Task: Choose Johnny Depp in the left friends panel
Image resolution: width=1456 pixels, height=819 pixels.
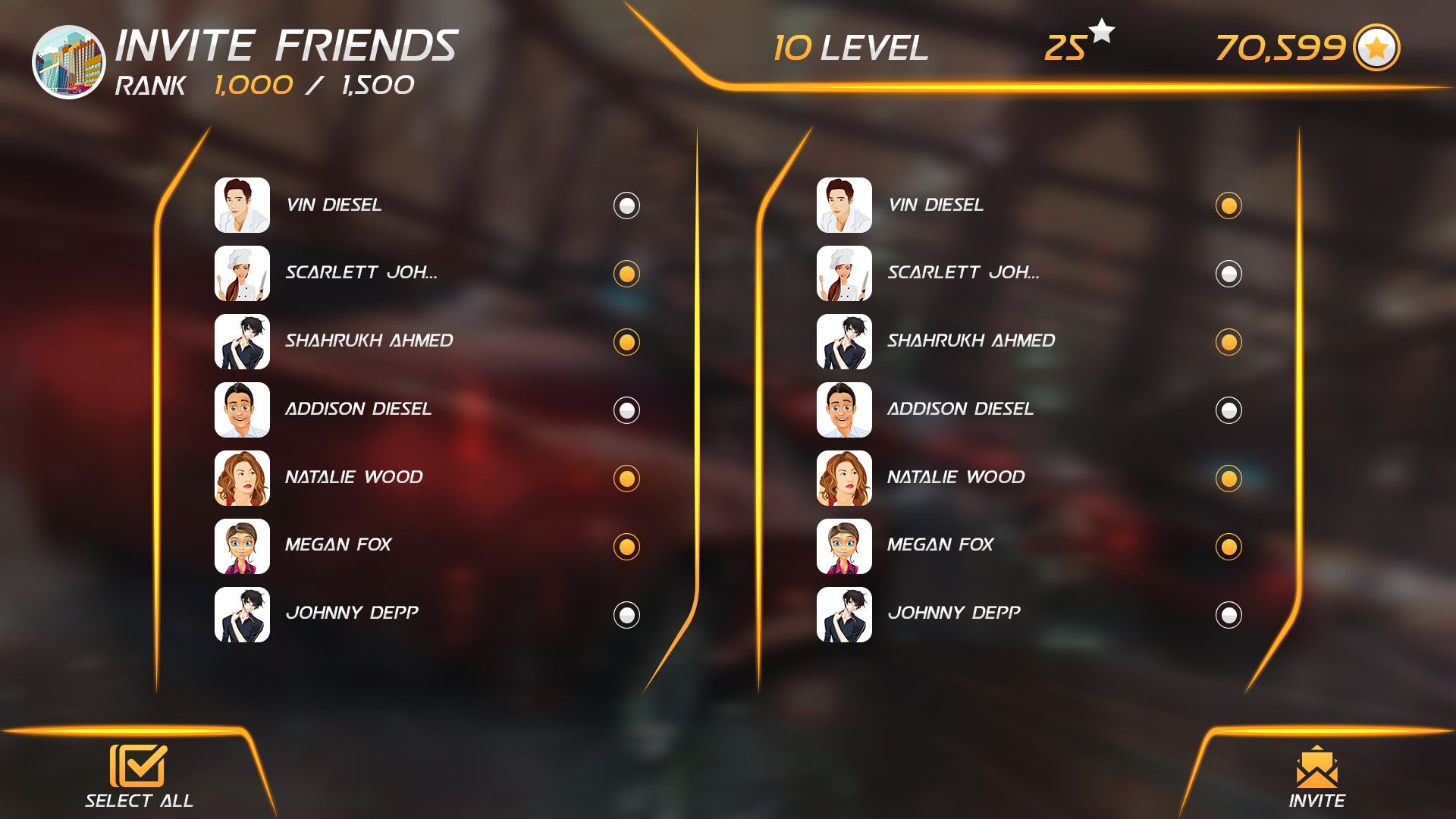Action: tap(626, 615)
